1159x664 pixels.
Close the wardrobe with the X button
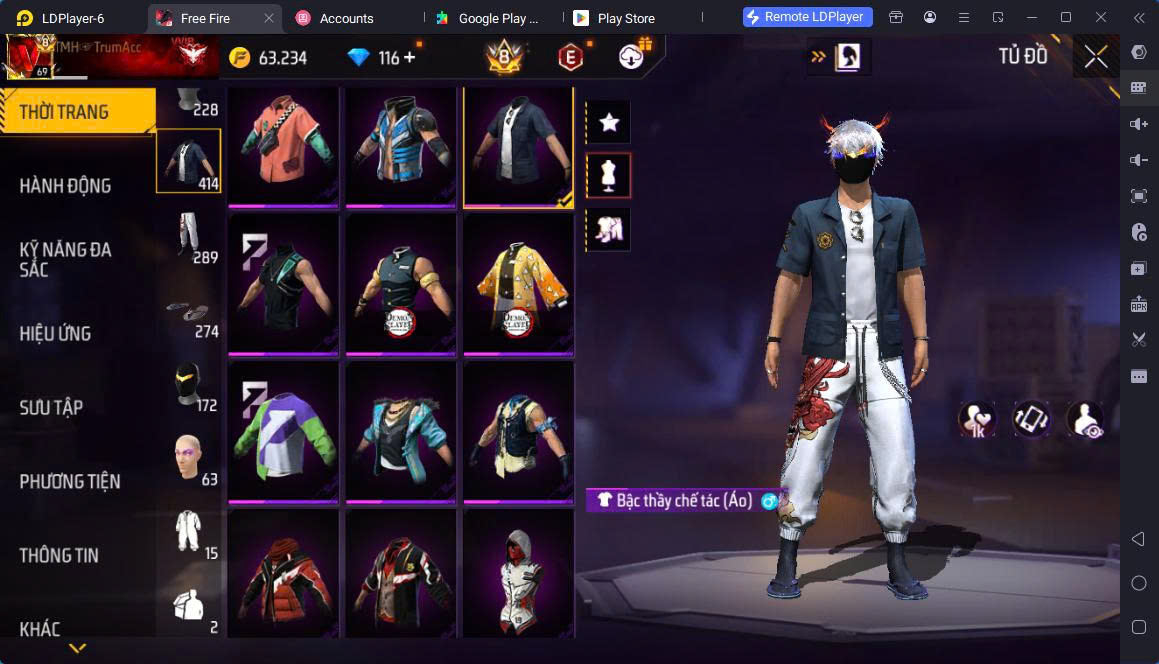point(1096,57)
